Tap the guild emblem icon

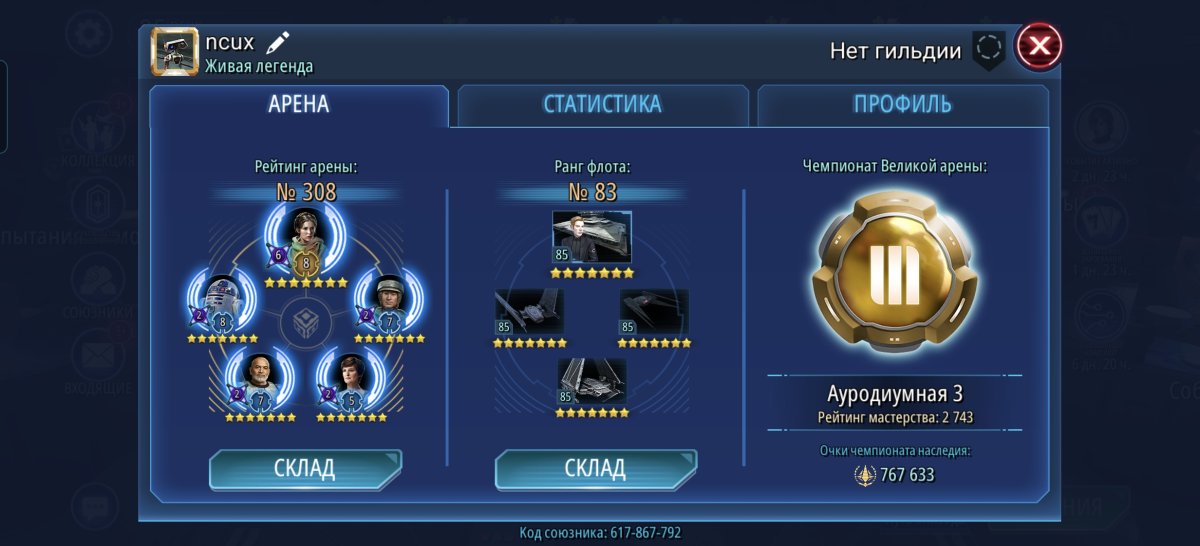coord(988,49)
